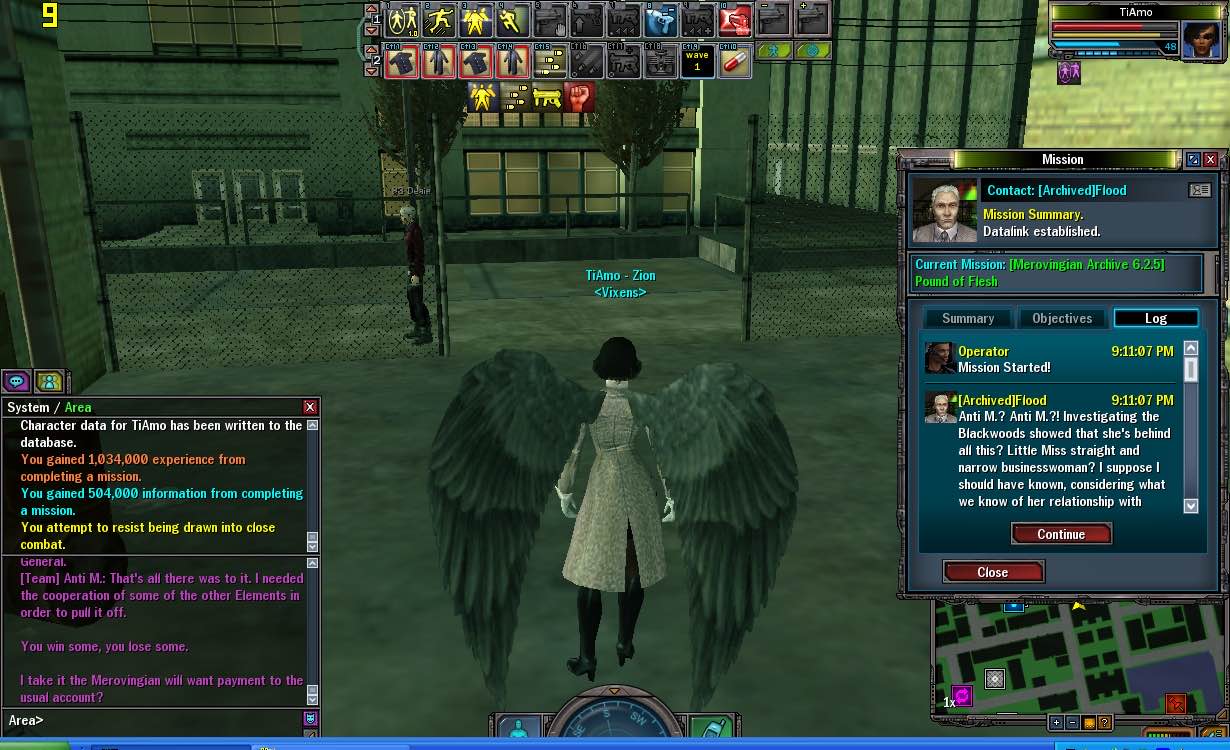The height and width of the screenshot is (750, 1230).
Task: Open the Objectives tab
Action: click(1062, 318)
